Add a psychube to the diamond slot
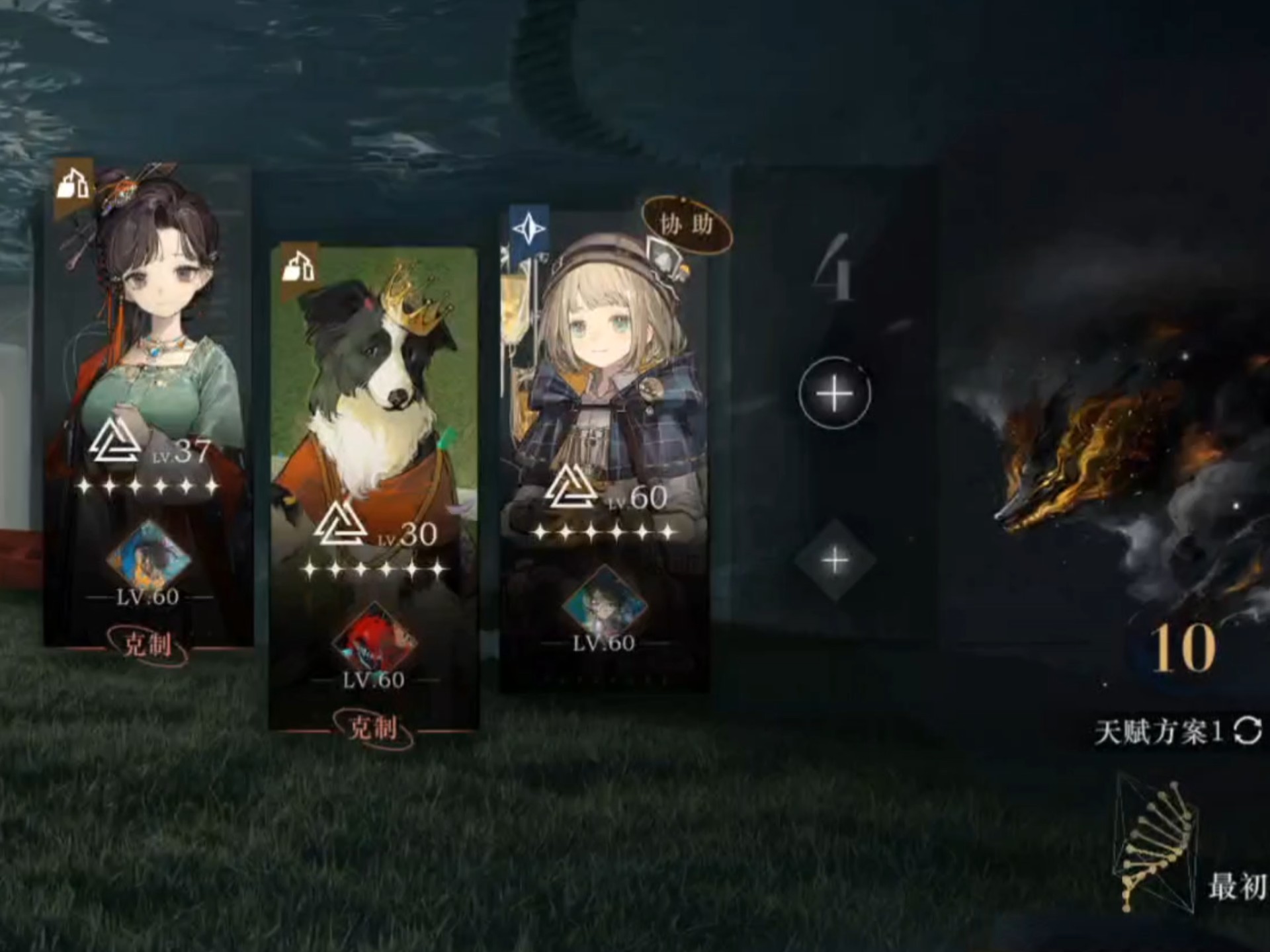1270x952 pixels. tap(835, 561)
